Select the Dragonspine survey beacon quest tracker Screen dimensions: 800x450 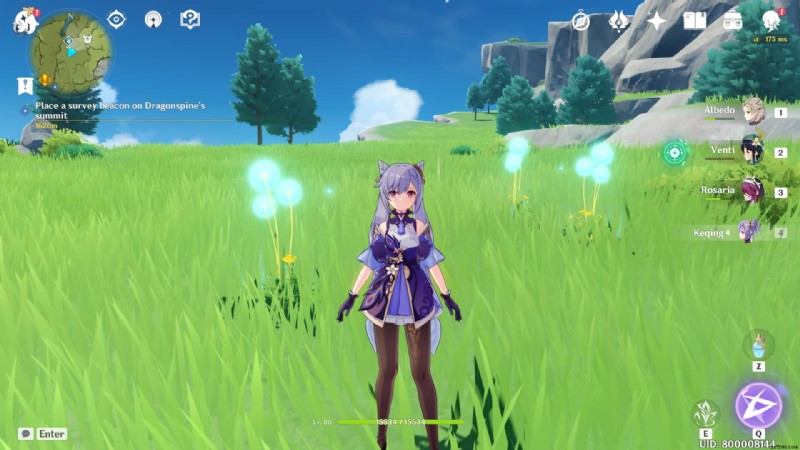coord(118,105)
